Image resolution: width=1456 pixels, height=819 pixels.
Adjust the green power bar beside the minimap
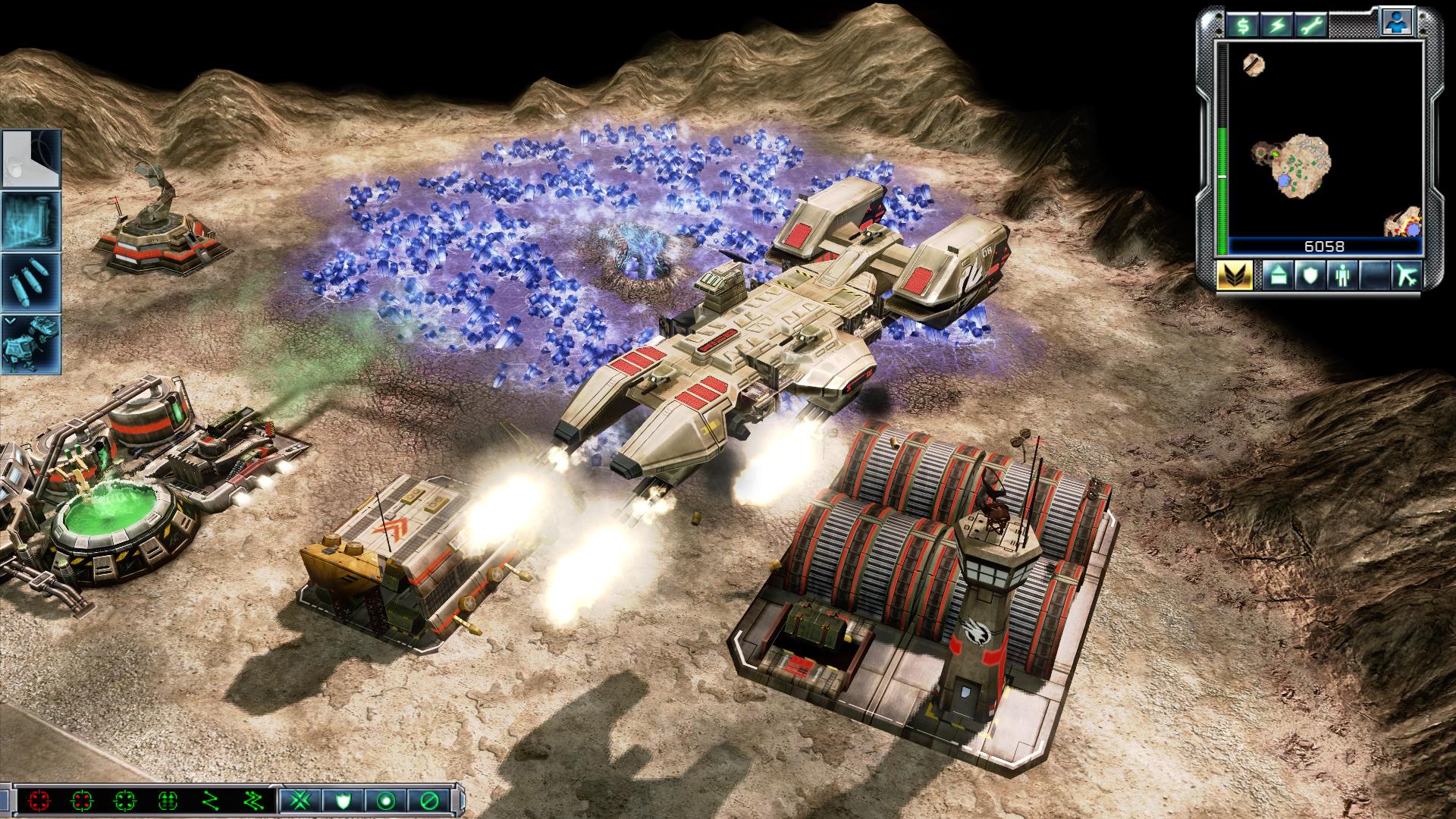point(1222,190)
